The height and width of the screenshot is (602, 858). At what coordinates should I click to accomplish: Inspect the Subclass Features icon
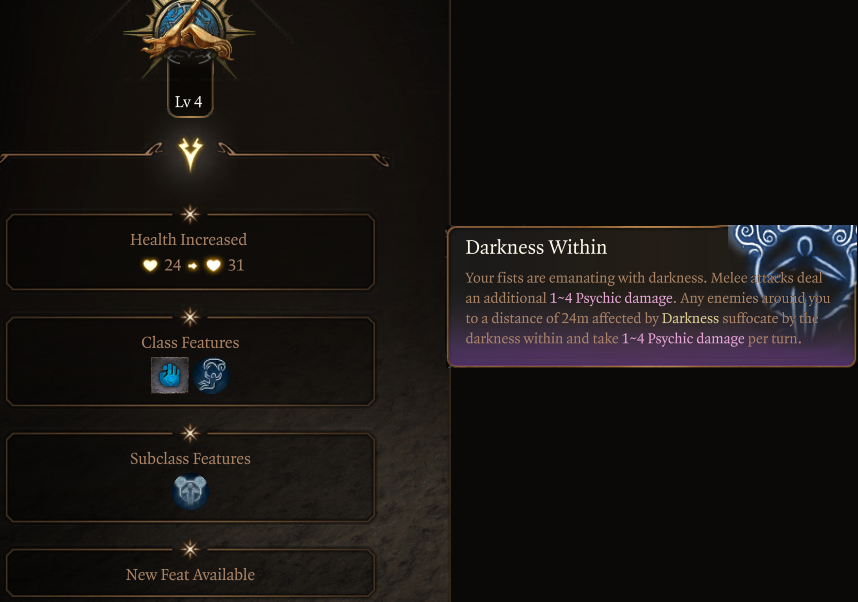(x=190, y=492)
